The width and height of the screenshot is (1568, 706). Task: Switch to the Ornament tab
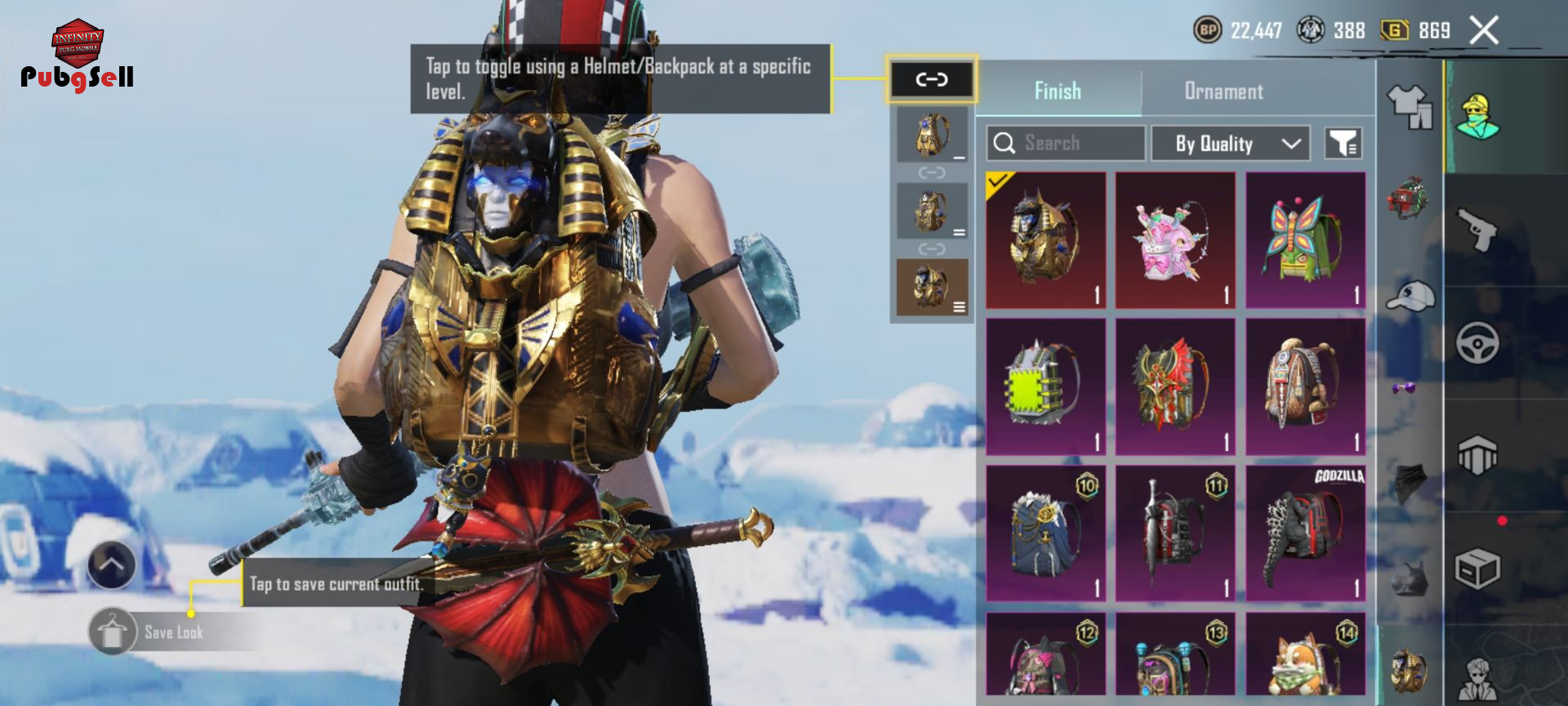[1223, 92]
